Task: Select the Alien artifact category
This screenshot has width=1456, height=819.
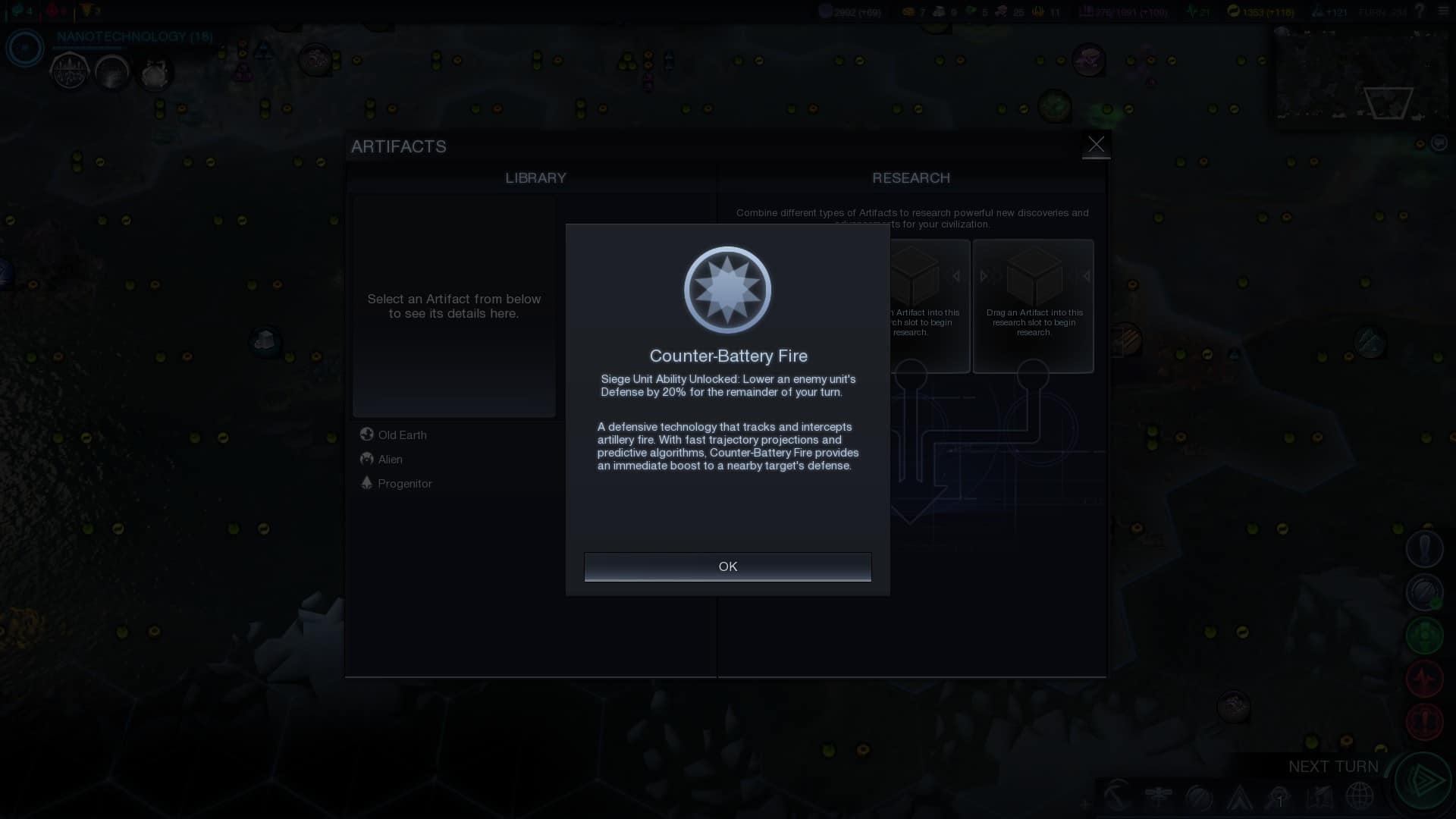Action: [x=390, y=459]
